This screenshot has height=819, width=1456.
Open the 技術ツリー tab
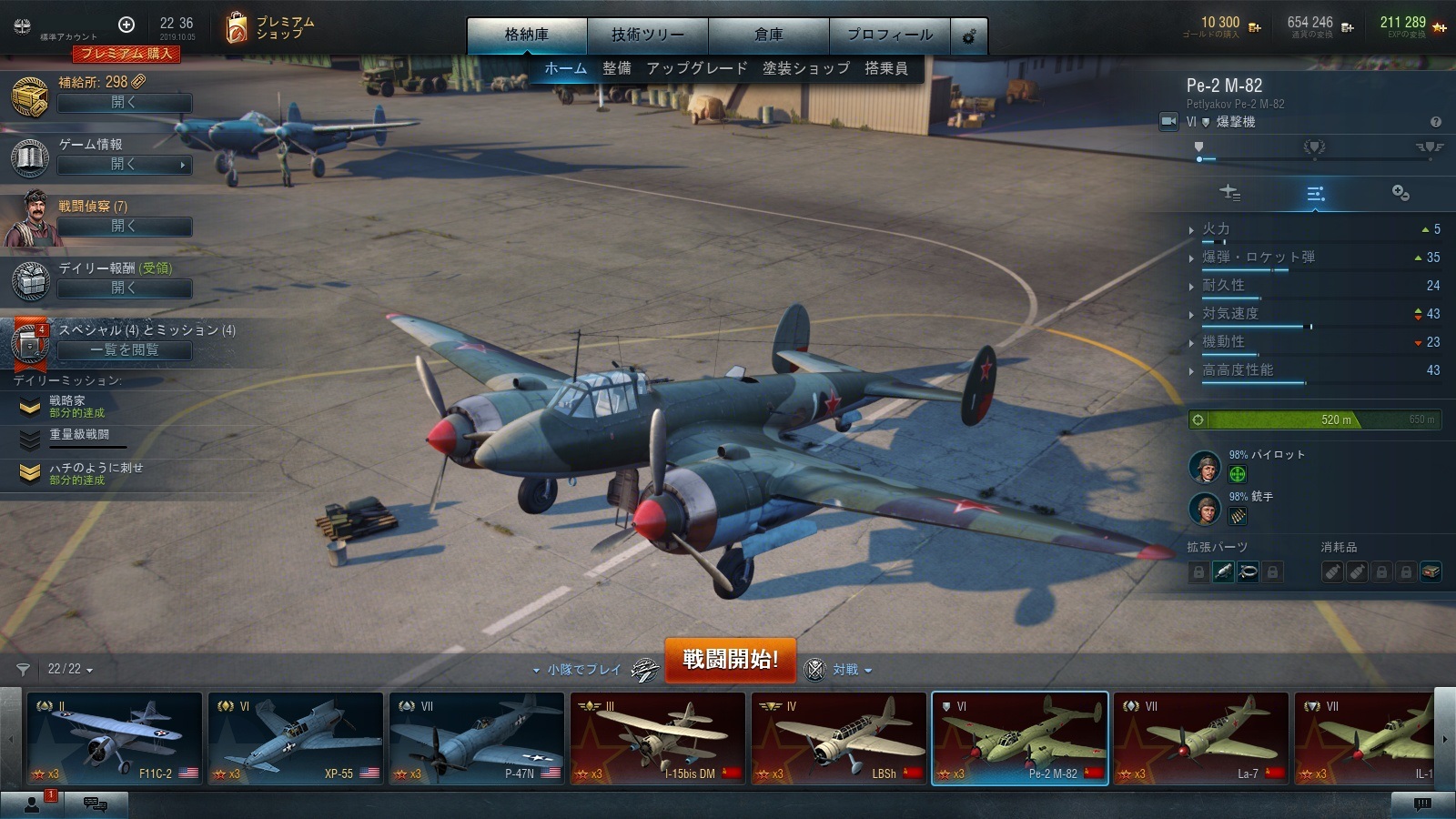pyautogui.click(x=647, y=35)
